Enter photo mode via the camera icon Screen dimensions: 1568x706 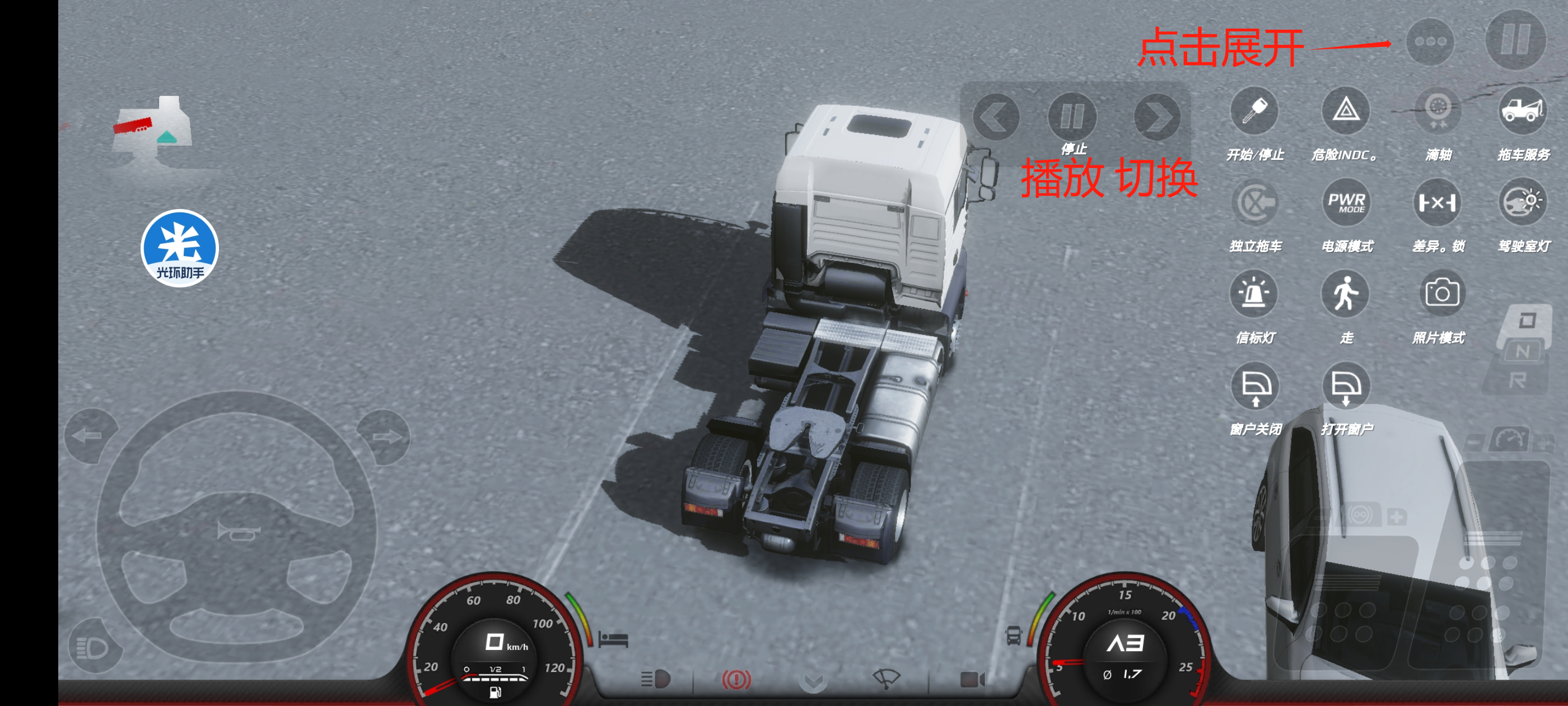point(1440,294)
